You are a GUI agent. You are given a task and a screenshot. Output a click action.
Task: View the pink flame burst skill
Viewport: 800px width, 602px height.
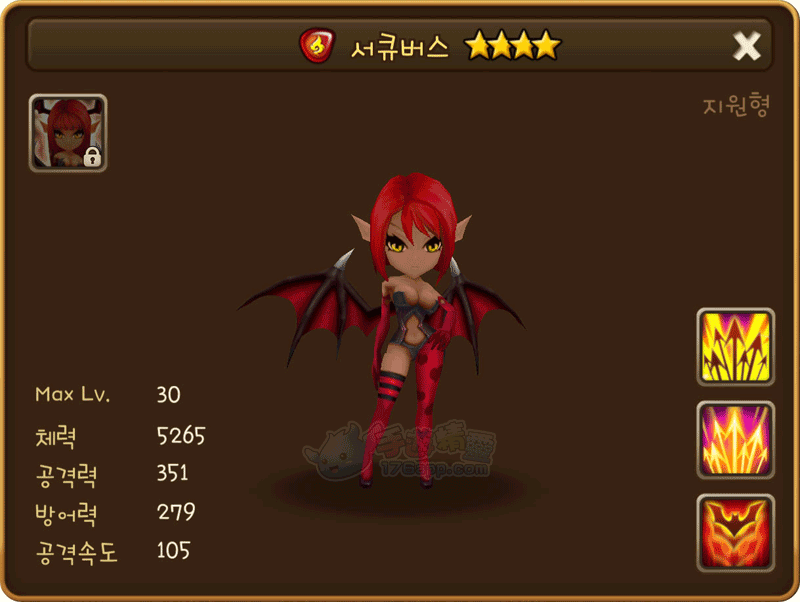(x=735, y=440)
